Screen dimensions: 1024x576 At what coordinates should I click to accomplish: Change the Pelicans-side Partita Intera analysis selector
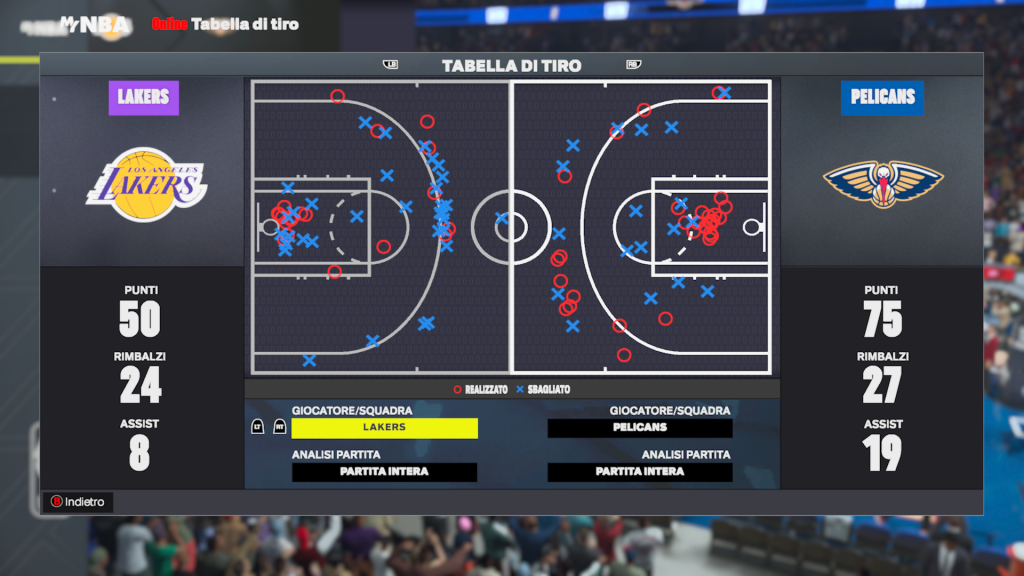coord(640,472)
